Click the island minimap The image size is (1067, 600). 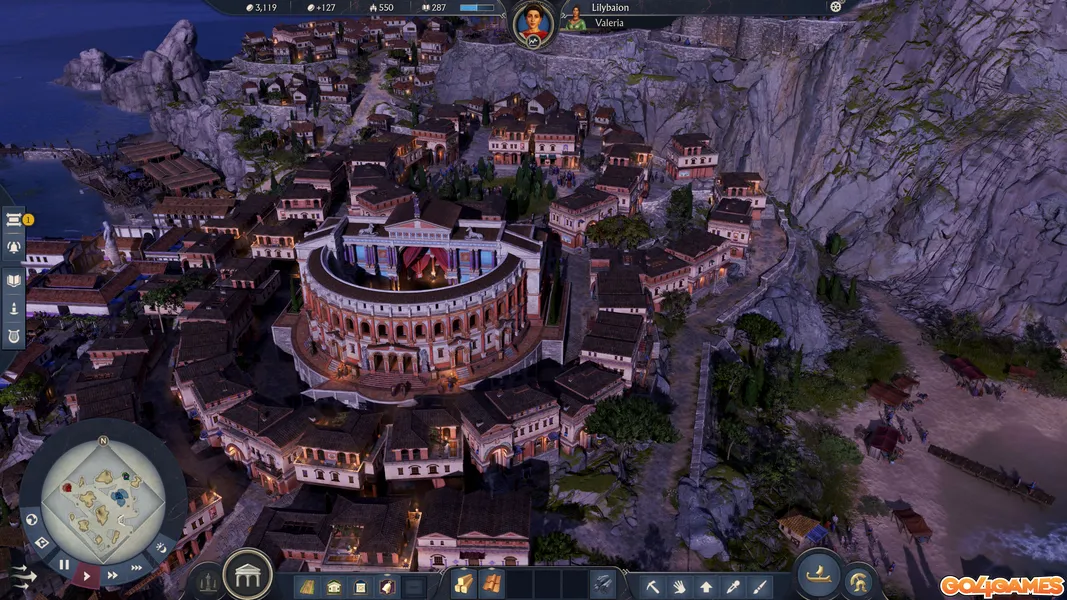tap(103, 496)
